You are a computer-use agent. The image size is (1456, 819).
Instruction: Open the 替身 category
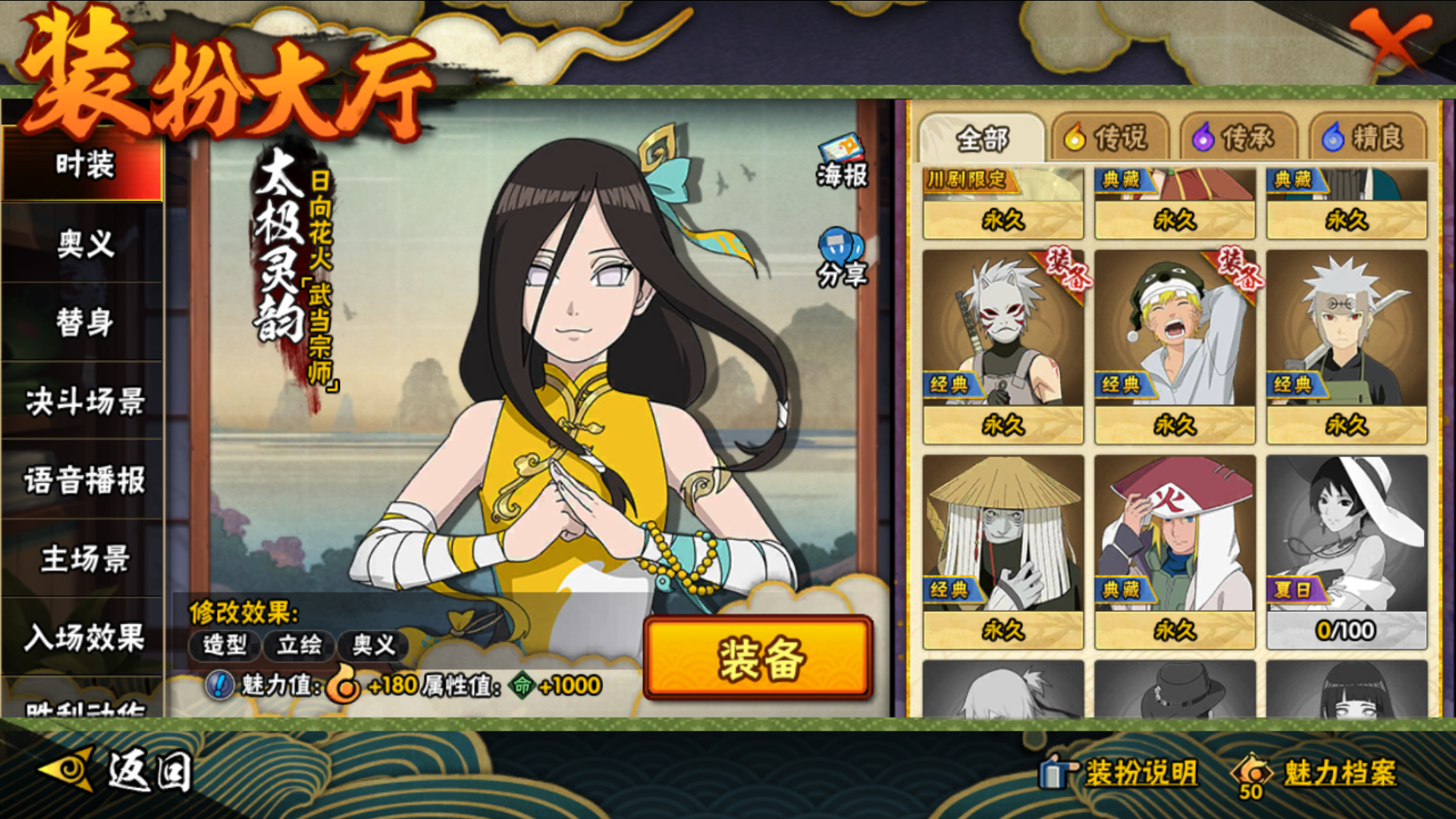[83, 322]
